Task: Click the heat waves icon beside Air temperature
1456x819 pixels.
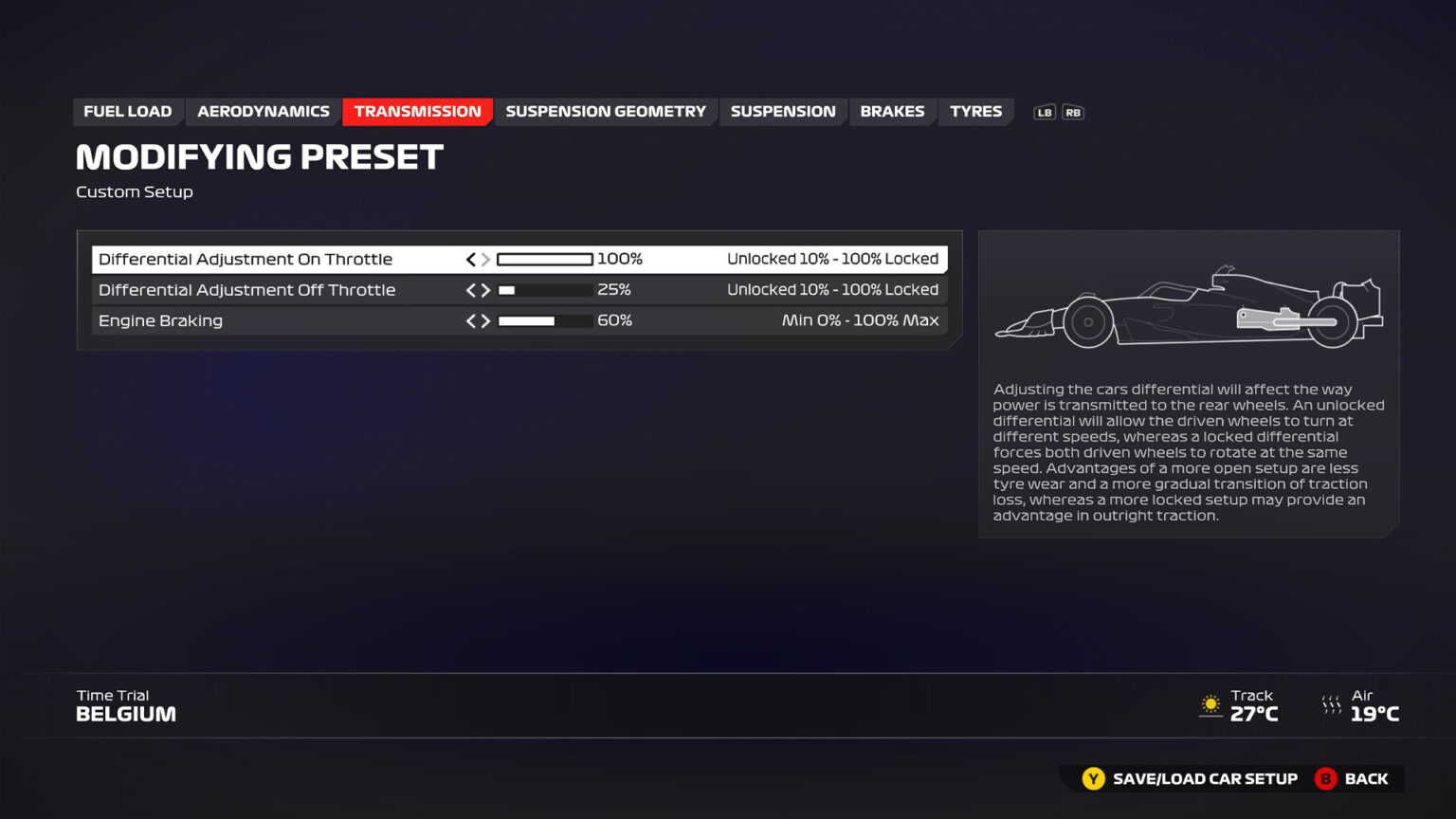Action: coord(1332,705)
